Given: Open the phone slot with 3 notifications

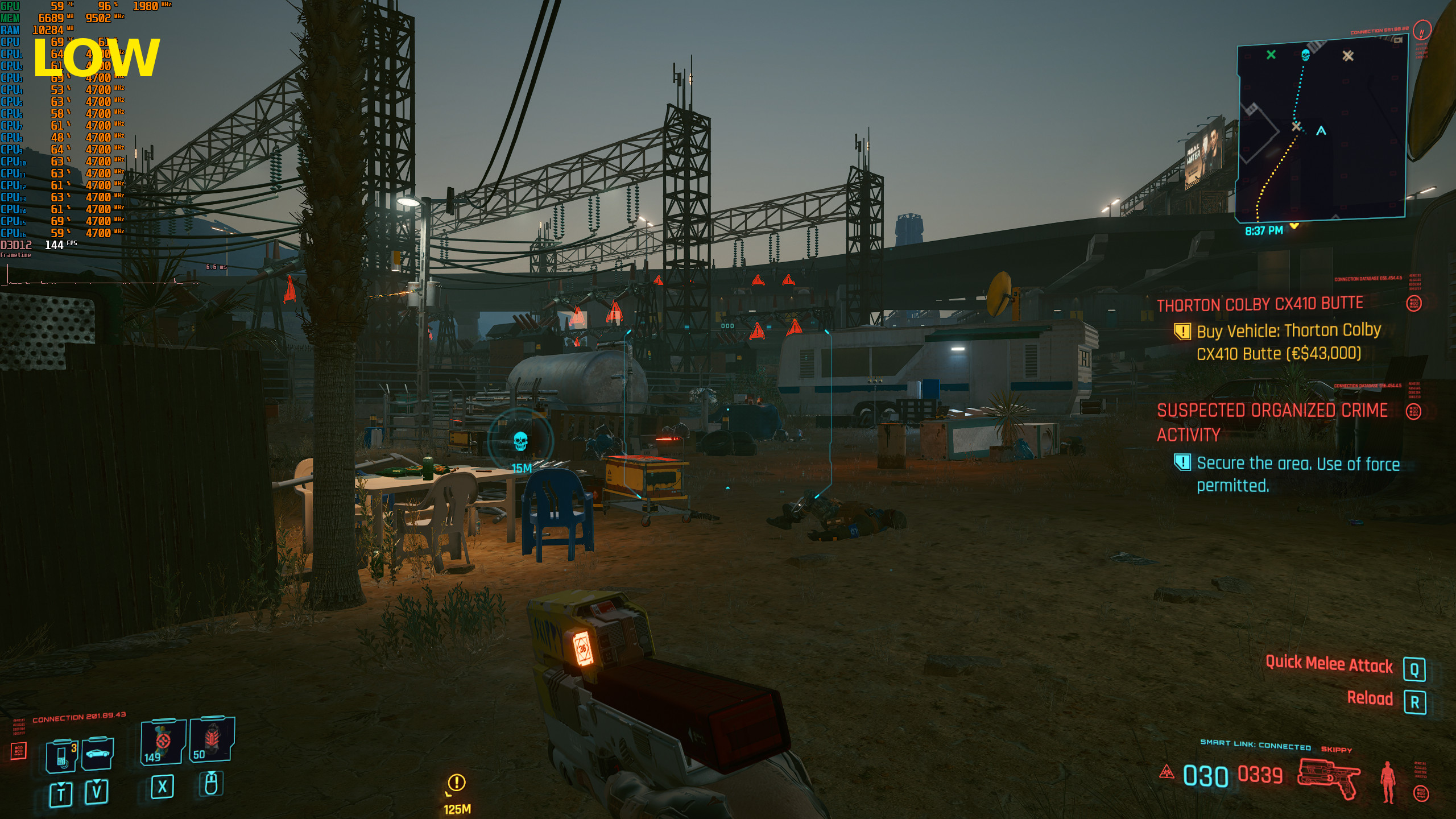Looking at the screenshot, I should tap(62, 756).
